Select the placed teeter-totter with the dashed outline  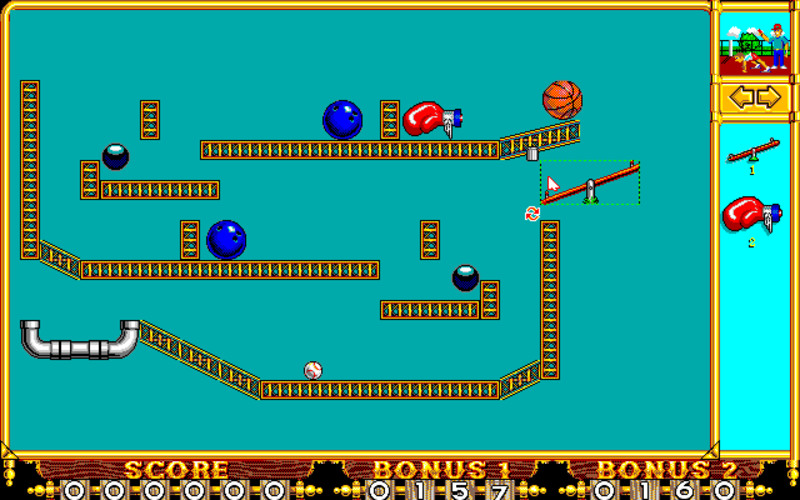pyautogui.click(x=591, y=183)
